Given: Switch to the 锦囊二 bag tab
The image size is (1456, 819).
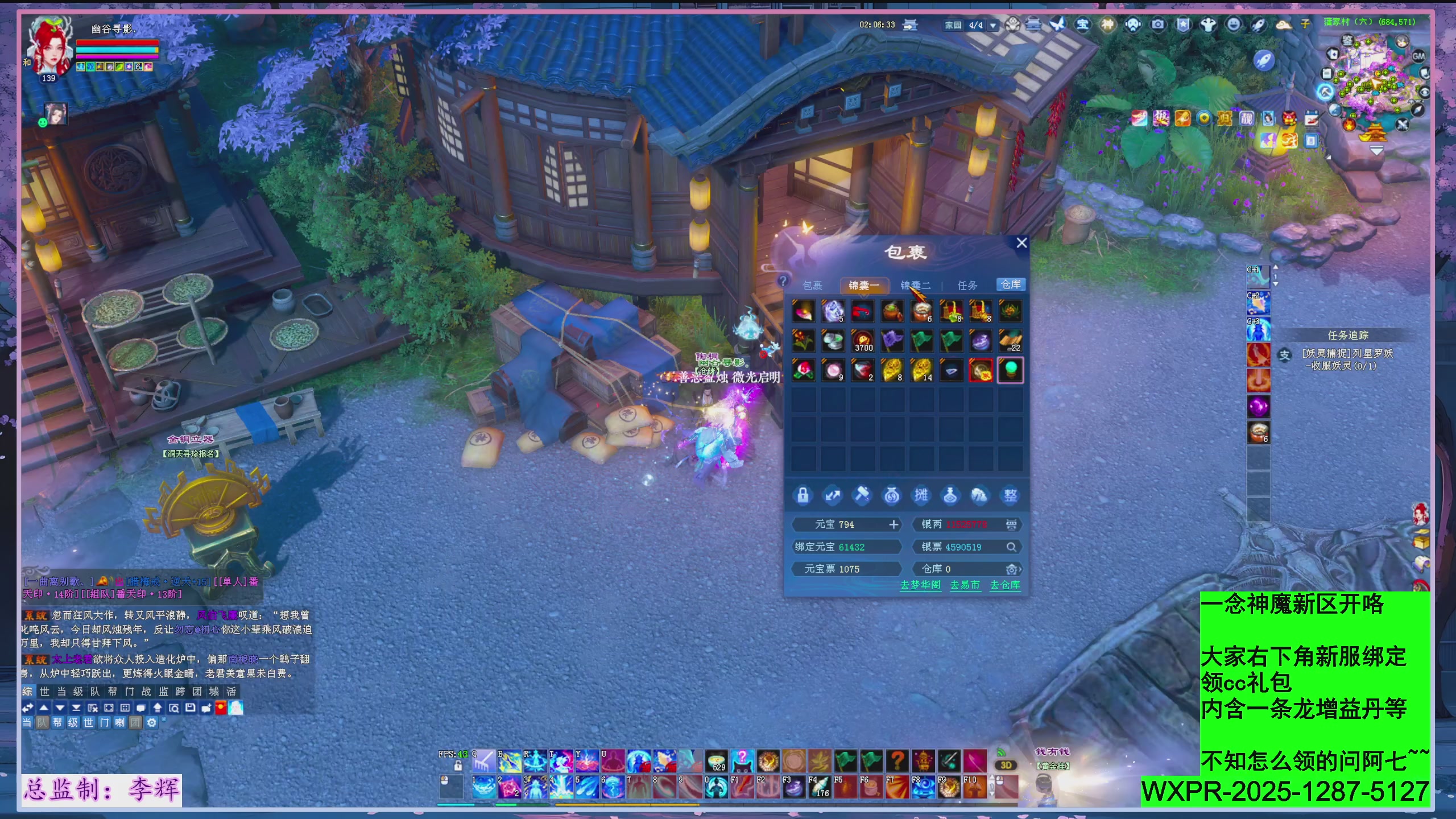Looking at the screenshot, I should 915,286.
